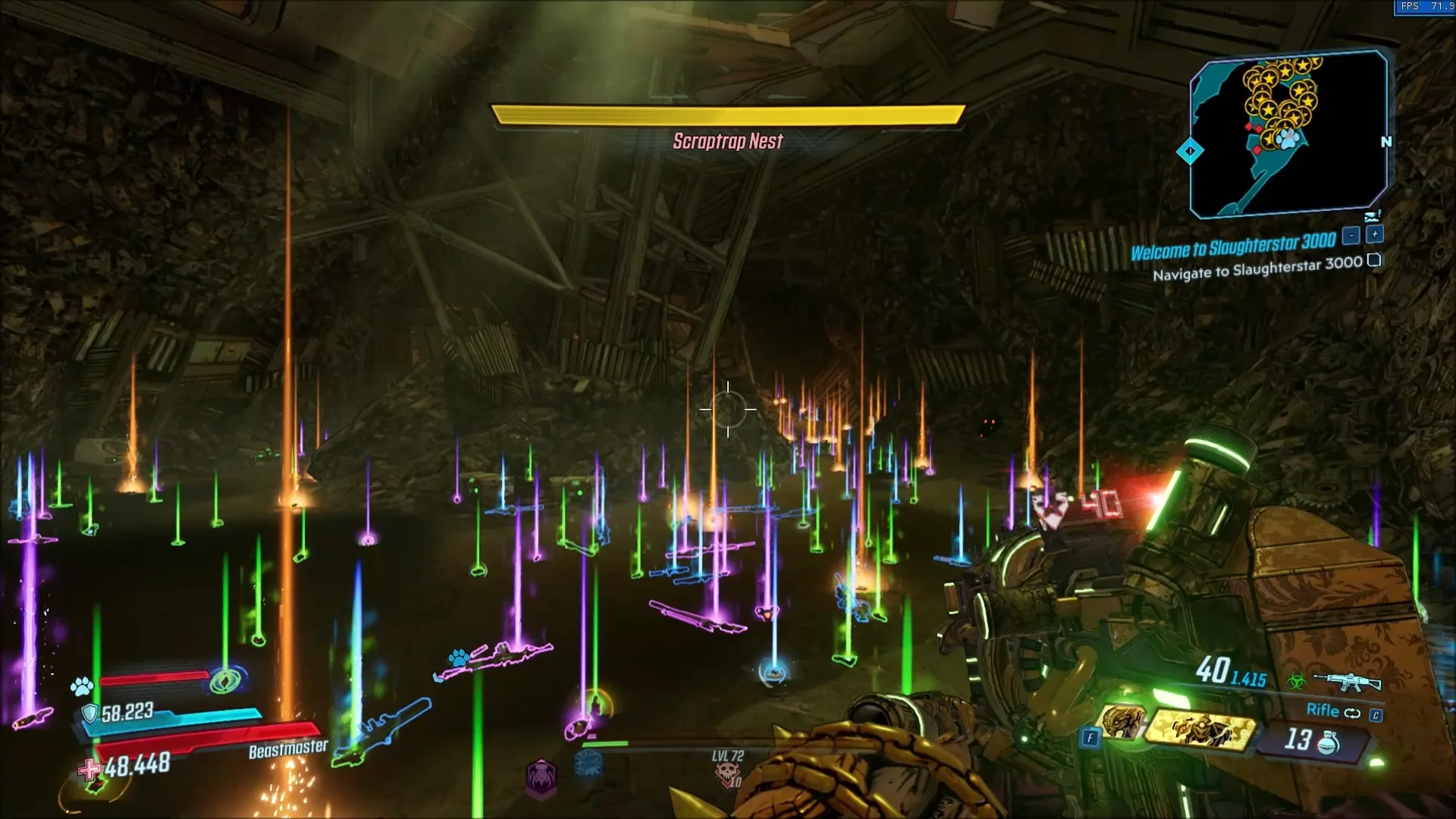This screenshot has width=1456, height=819.
Task: Click the yellow Scraptrap Nest boss health bar
Action: [x=728, y=114]
